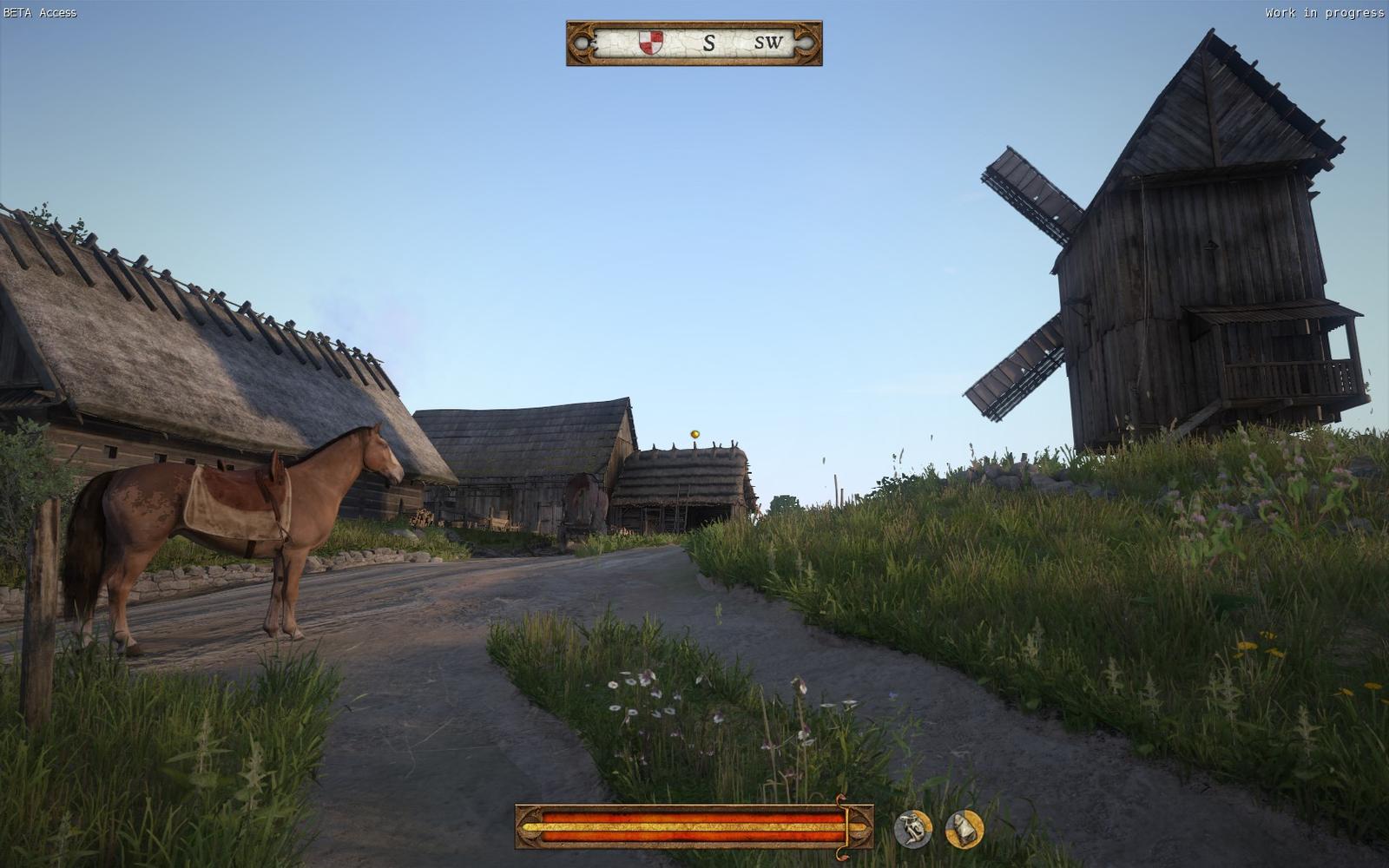Select the S direction marker on the compass
This screenshot has width=1389, height=868.
pos(710,43)
